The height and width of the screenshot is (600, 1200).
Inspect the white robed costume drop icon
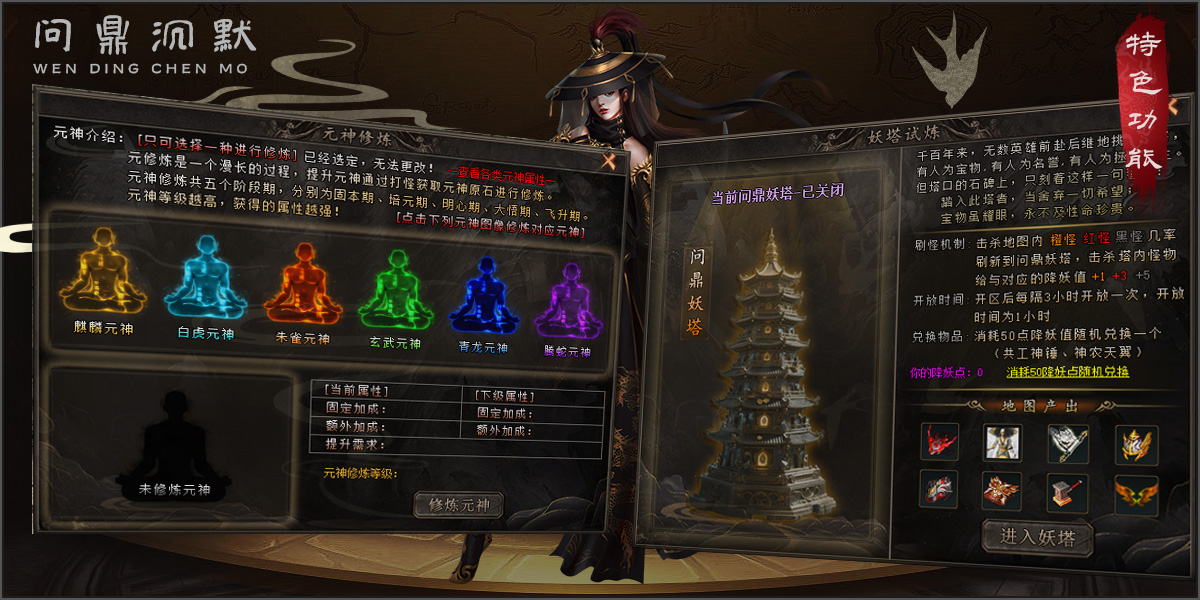pyautogui.click(x=1003, y=441)
